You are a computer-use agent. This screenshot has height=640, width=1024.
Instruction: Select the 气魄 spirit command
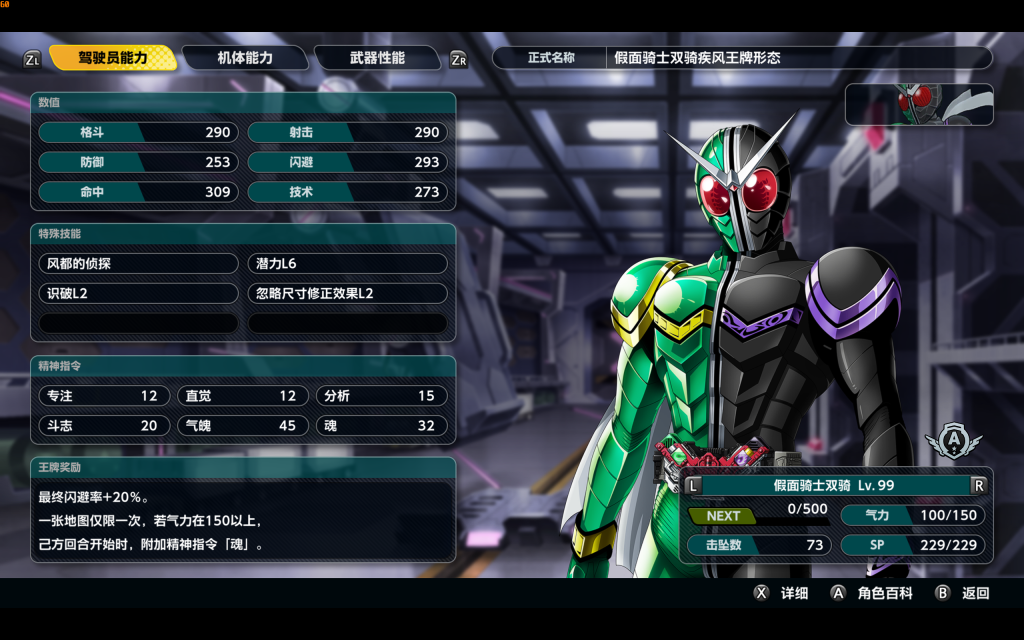click(242, 426)
